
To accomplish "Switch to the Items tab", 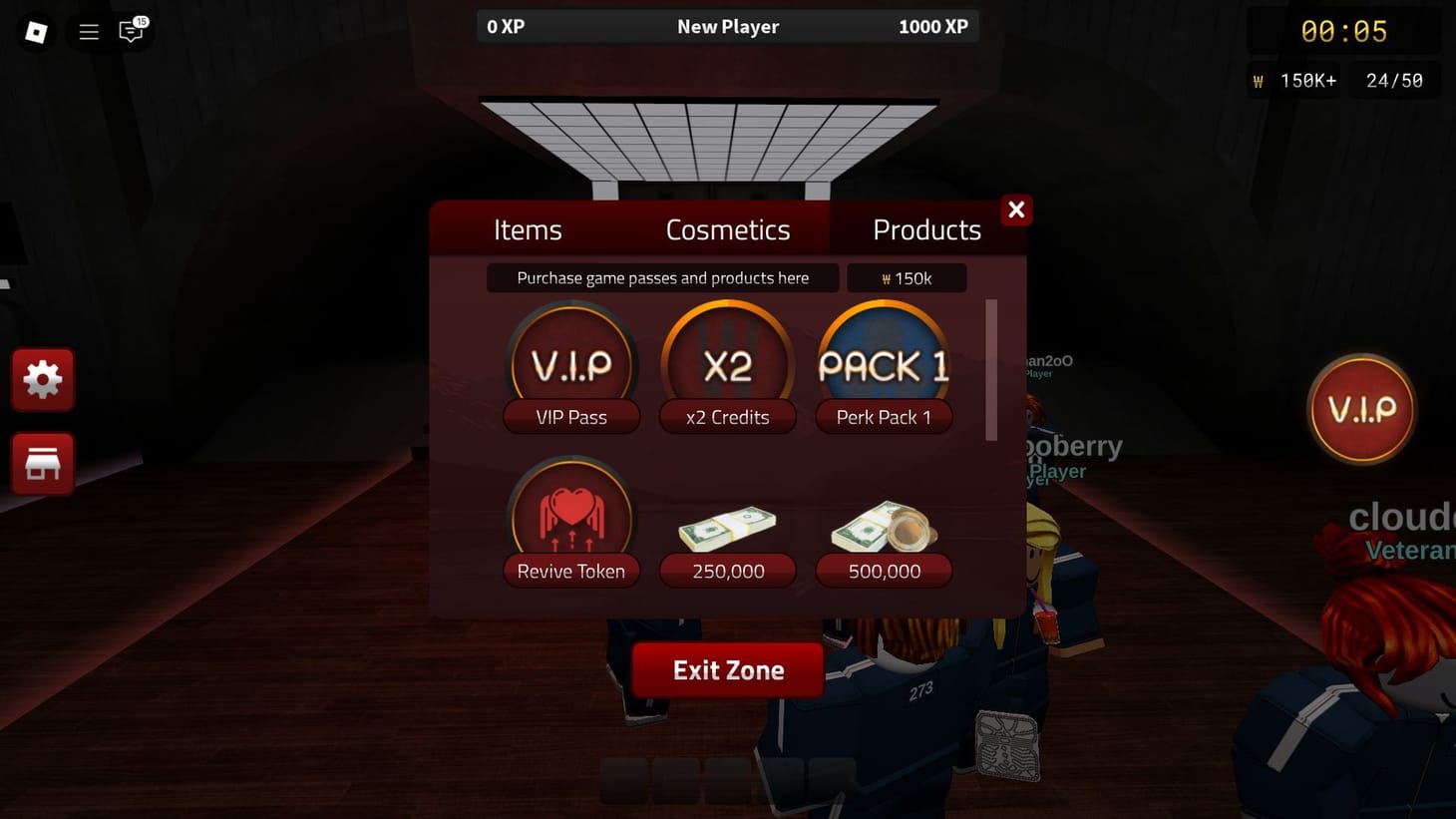I will 528,229.
